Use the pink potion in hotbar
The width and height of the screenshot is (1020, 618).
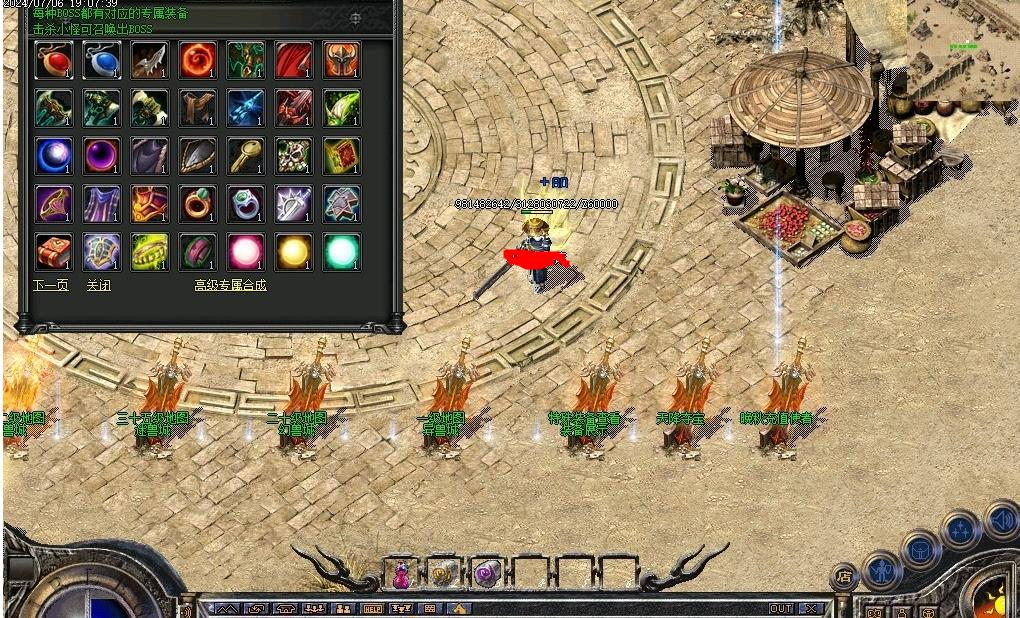(401, 574)
